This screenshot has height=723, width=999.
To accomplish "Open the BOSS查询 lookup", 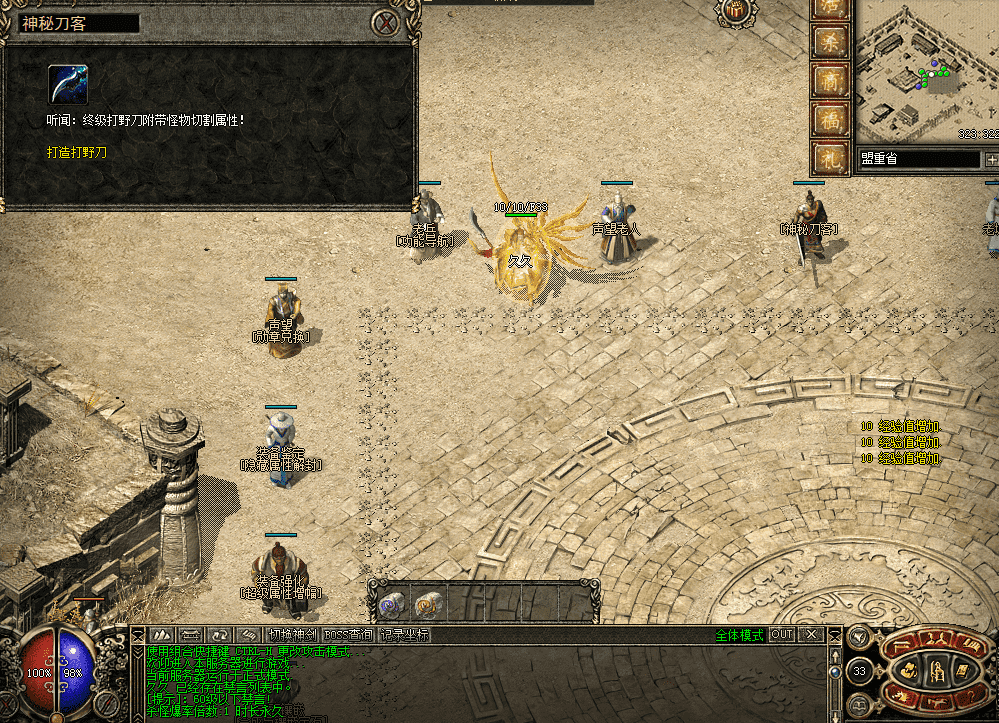I will click(349, 635).
